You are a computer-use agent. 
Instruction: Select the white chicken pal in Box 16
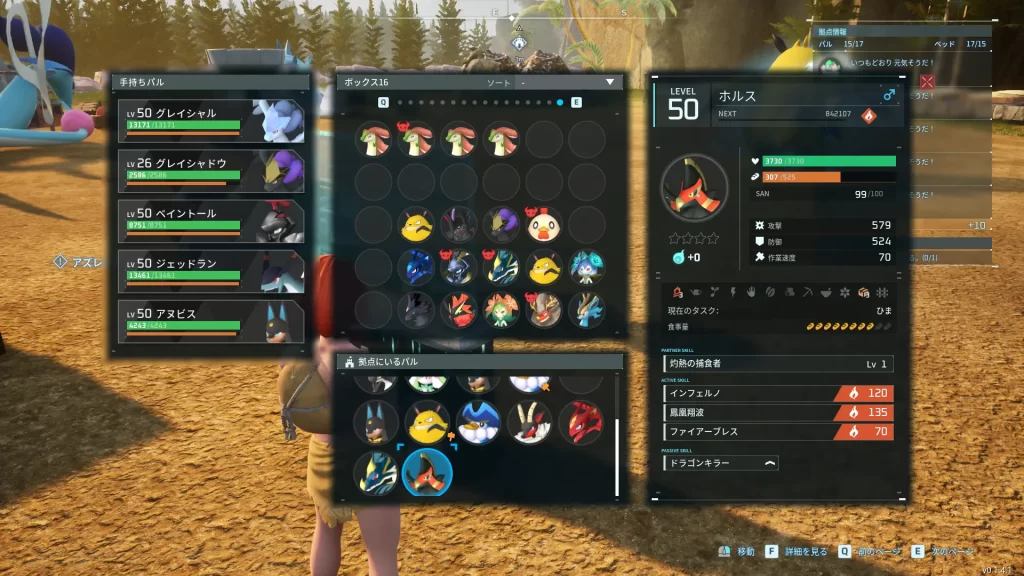click(544, 225)
